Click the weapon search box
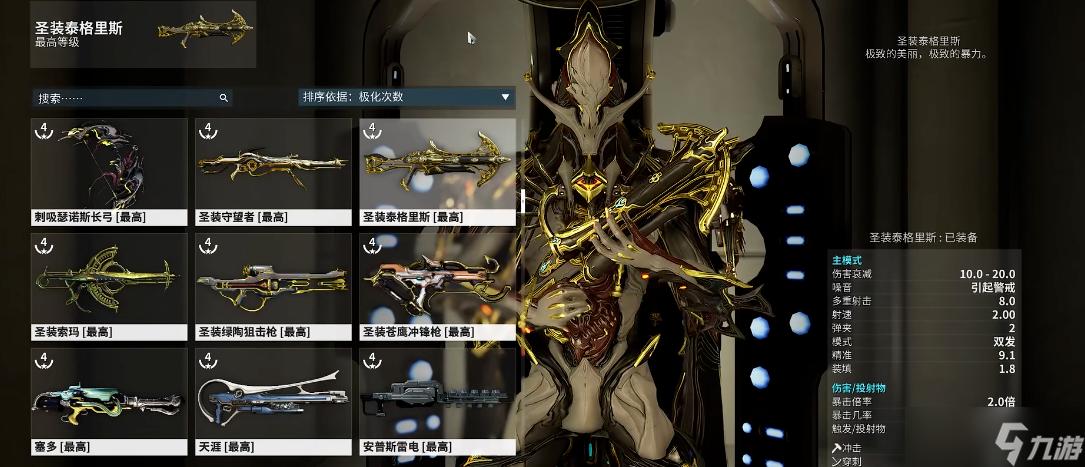This screenshot has height=467, width=1085. (127, 98)
